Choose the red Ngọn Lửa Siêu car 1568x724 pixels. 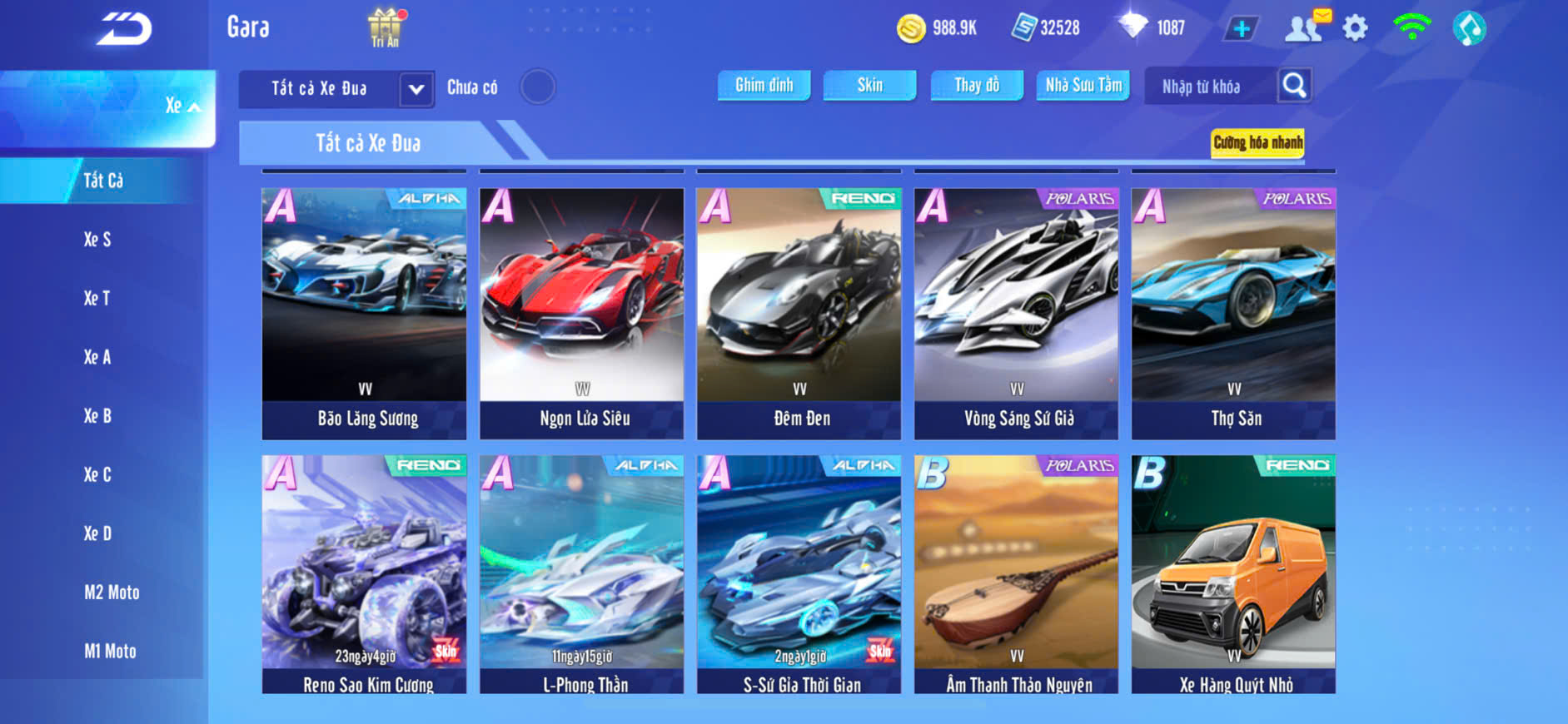pyautogui.click(x=581, y=313)
